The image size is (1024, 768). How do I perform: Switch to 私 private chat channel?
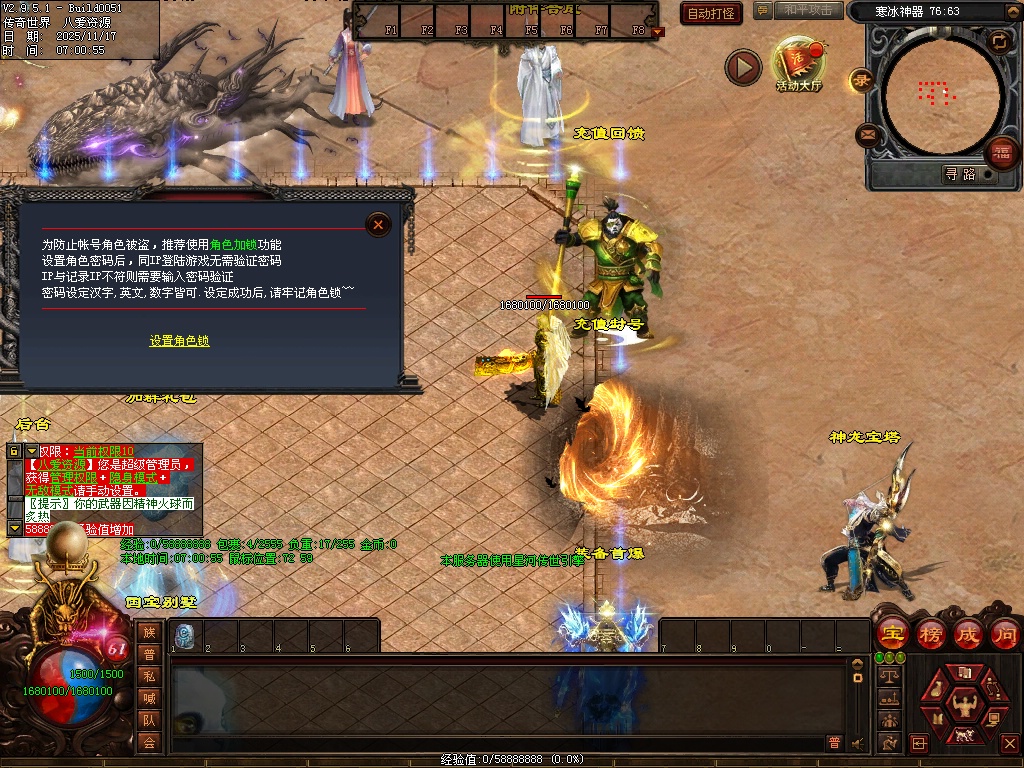point(149,676)
